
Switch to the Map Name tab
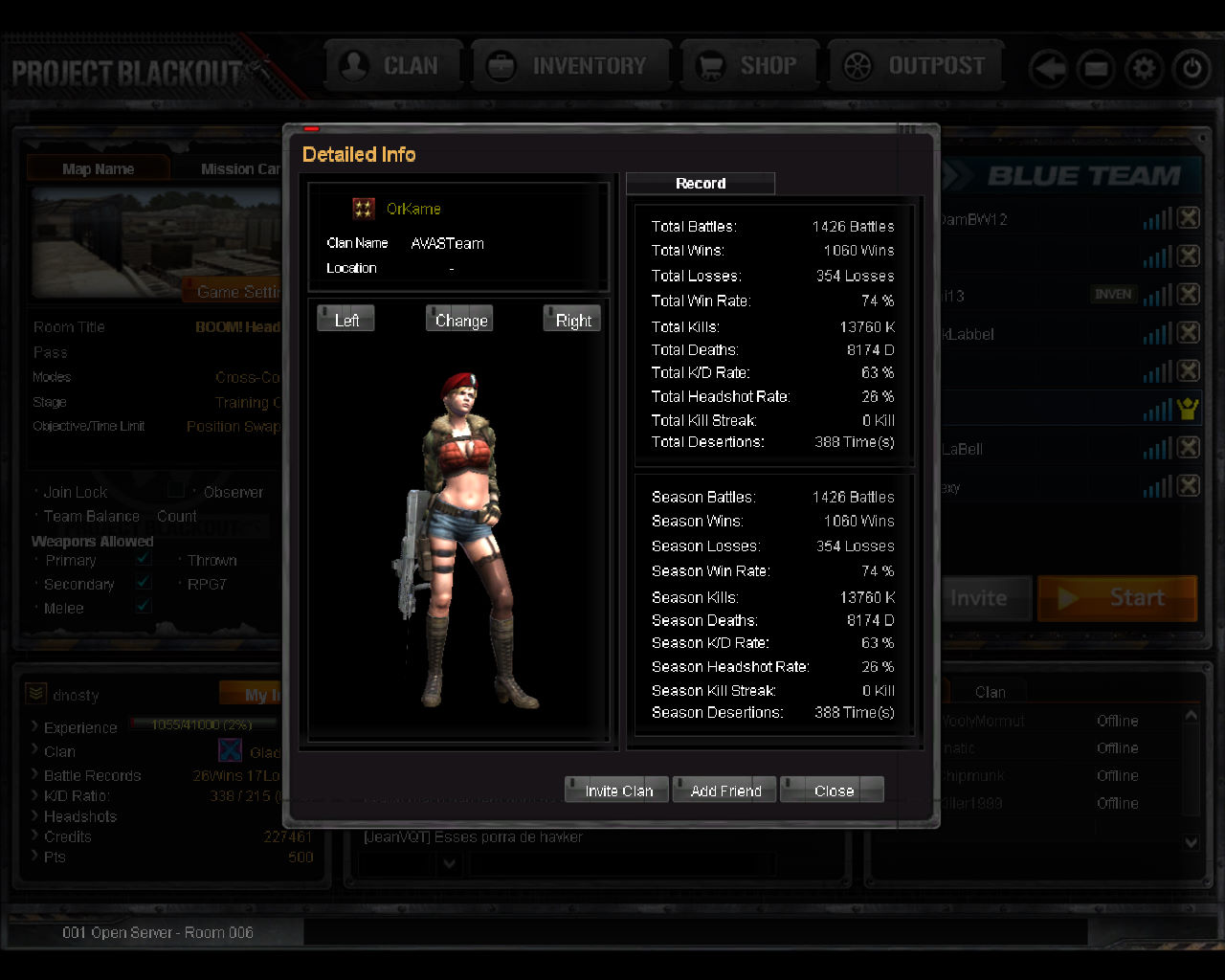point(98,168)
